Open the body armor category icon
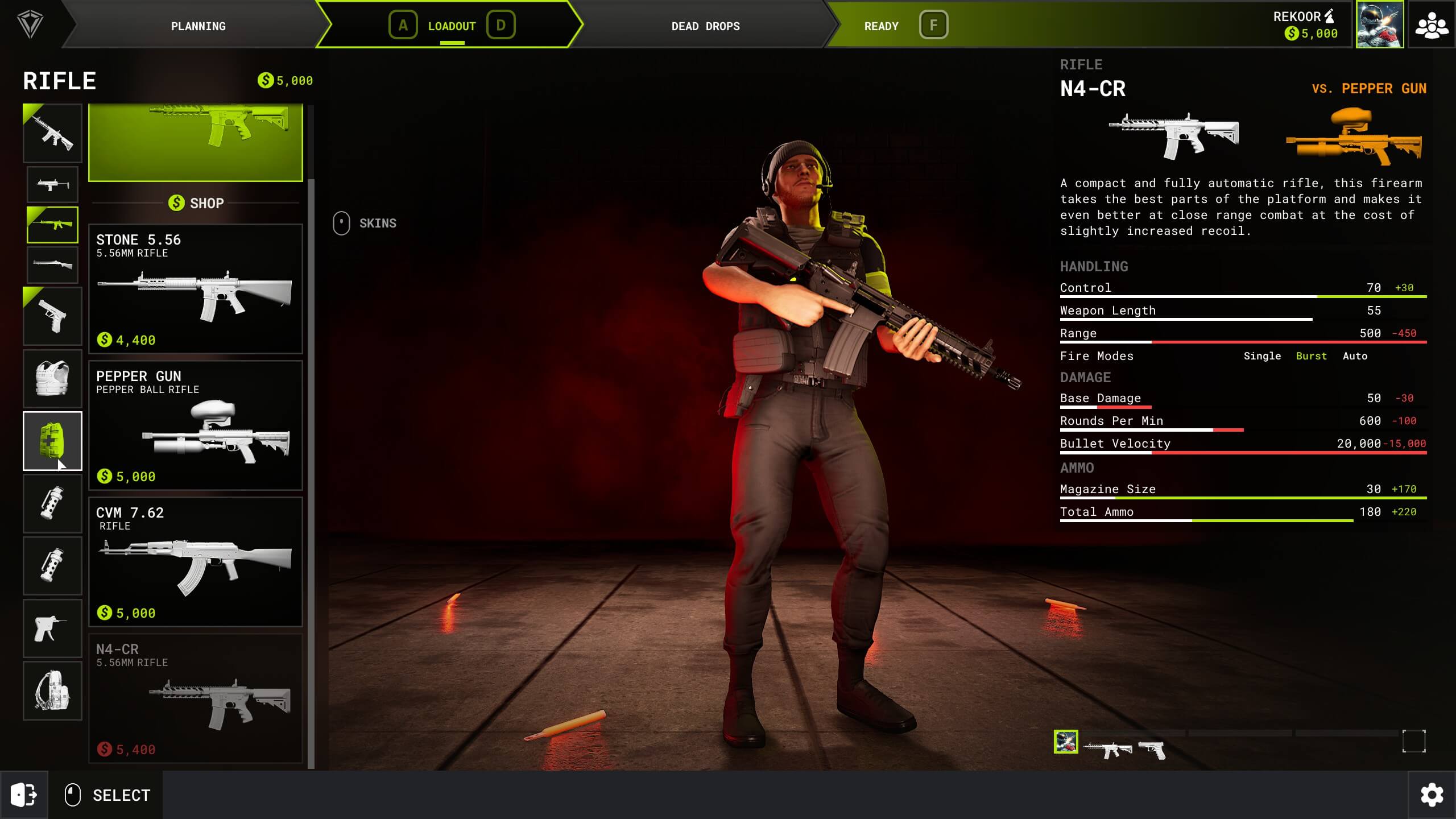The image size is (1456, 819). [x=52, y=378]
